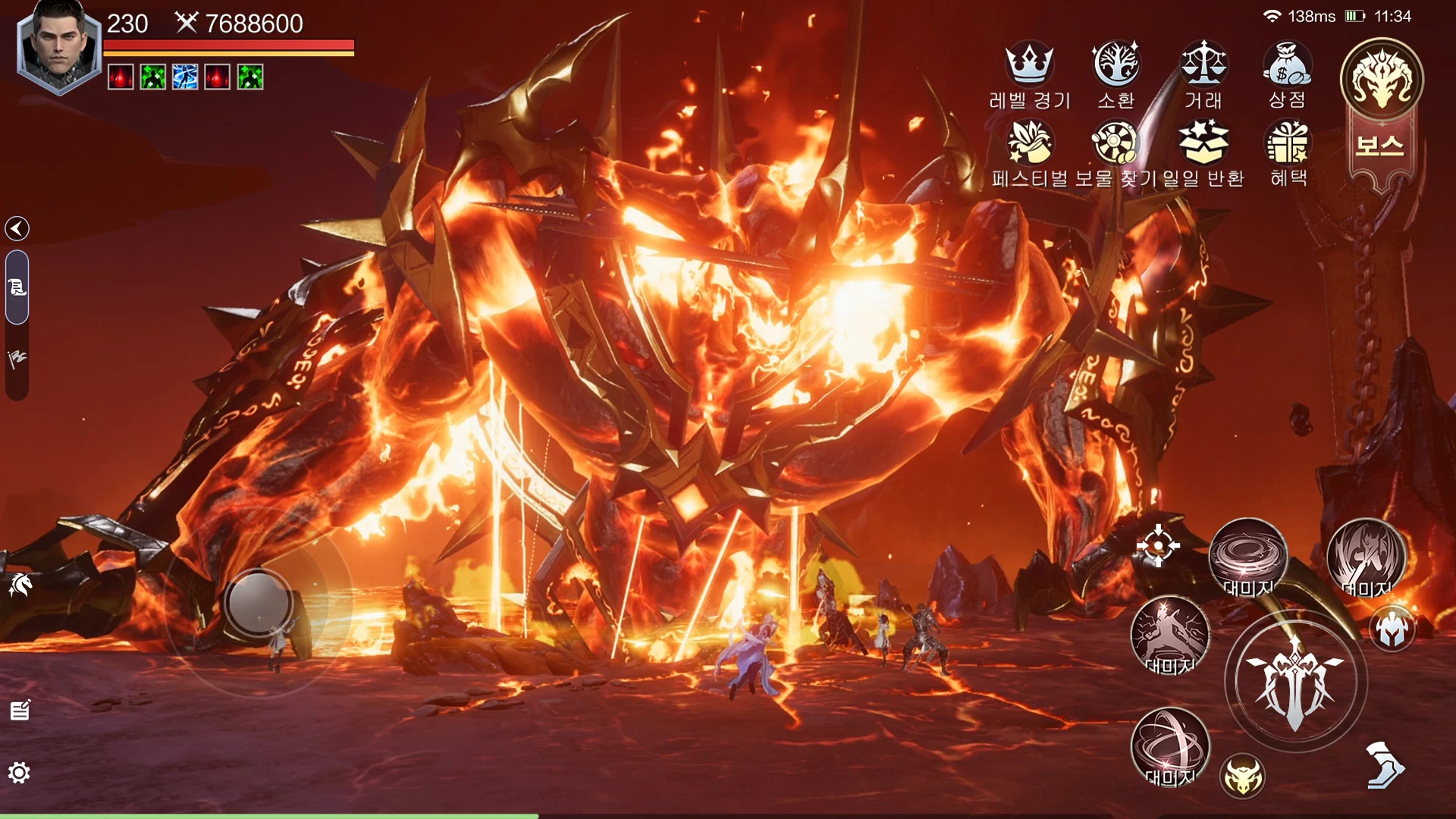Image resolution: width=1456 pixels, height=819 pixels.
Task: Open the 혜택 benefits gift box
Action: click(x=1288, y=143)
